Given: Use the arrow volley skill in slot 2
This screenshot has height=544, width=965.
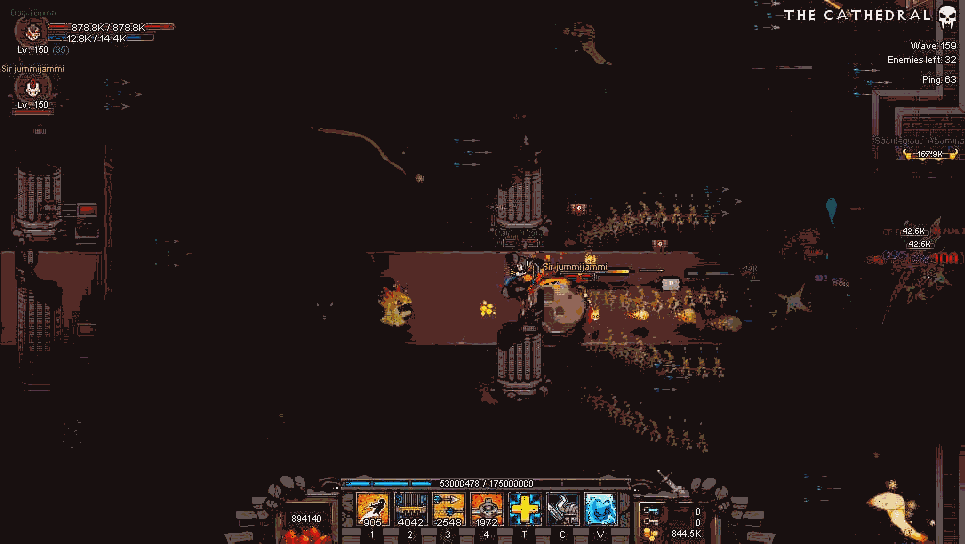Looking at the screenshot, I should point(411,509).
